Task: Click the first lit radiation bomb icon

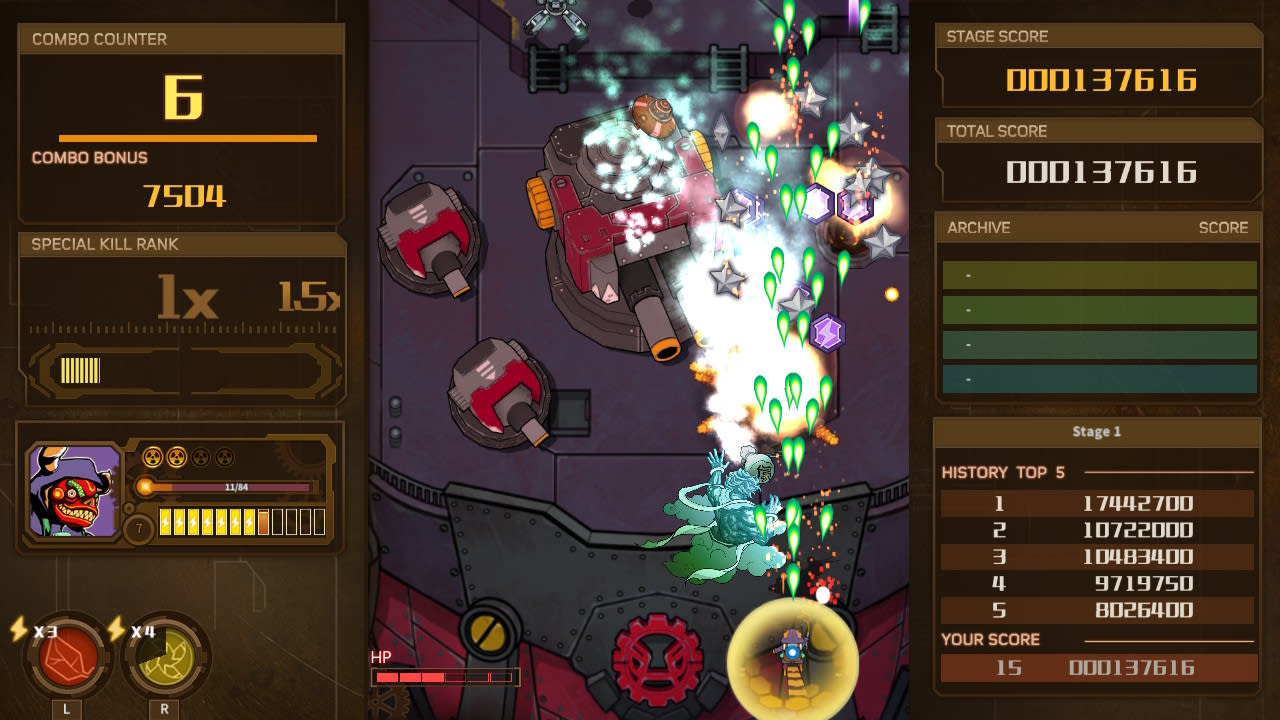Action: click(x=153, y=457)
